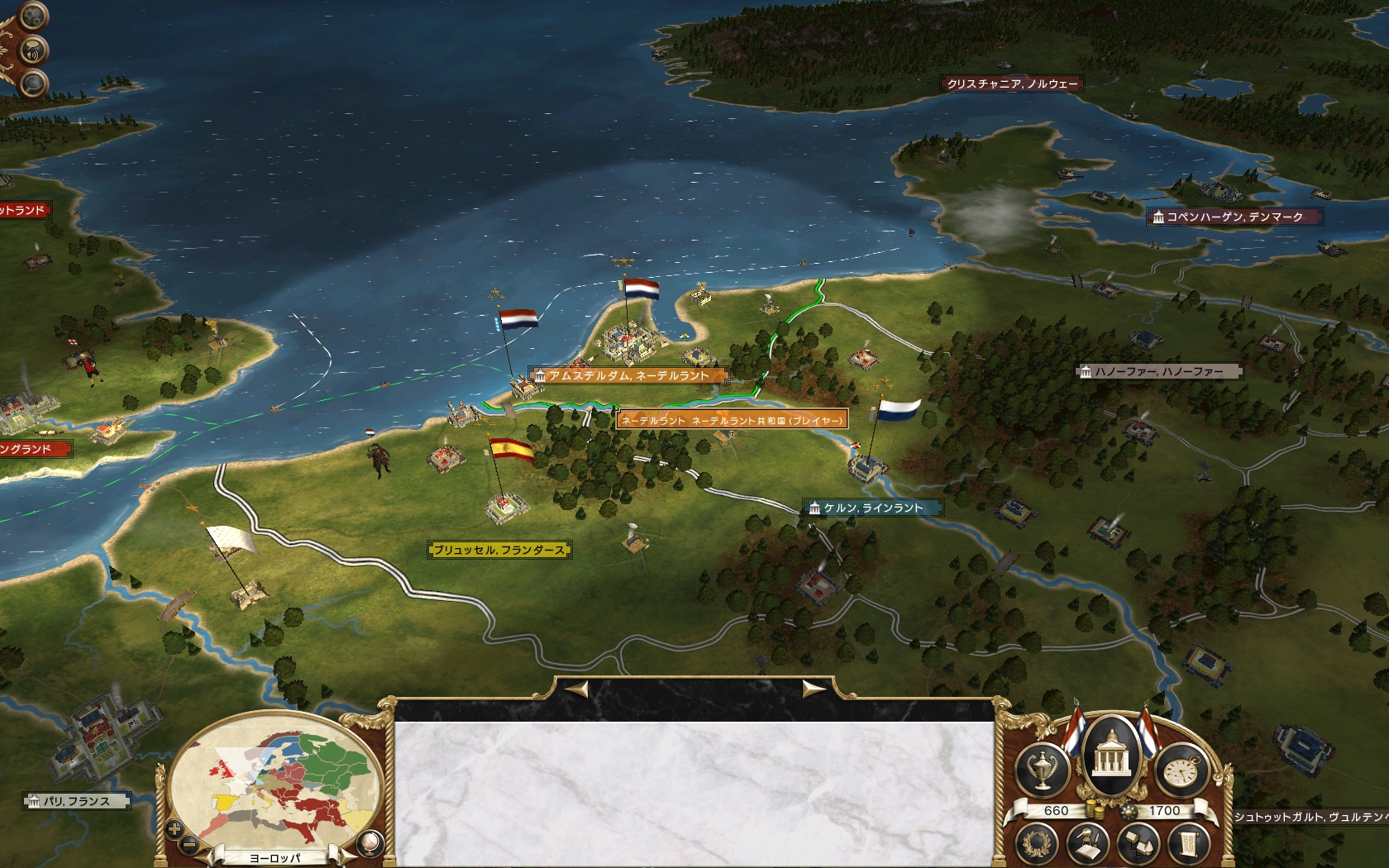The image size is (1389, 868).
Task: Toggle the advisor speech and sound button
Action: tap(33, 51)
